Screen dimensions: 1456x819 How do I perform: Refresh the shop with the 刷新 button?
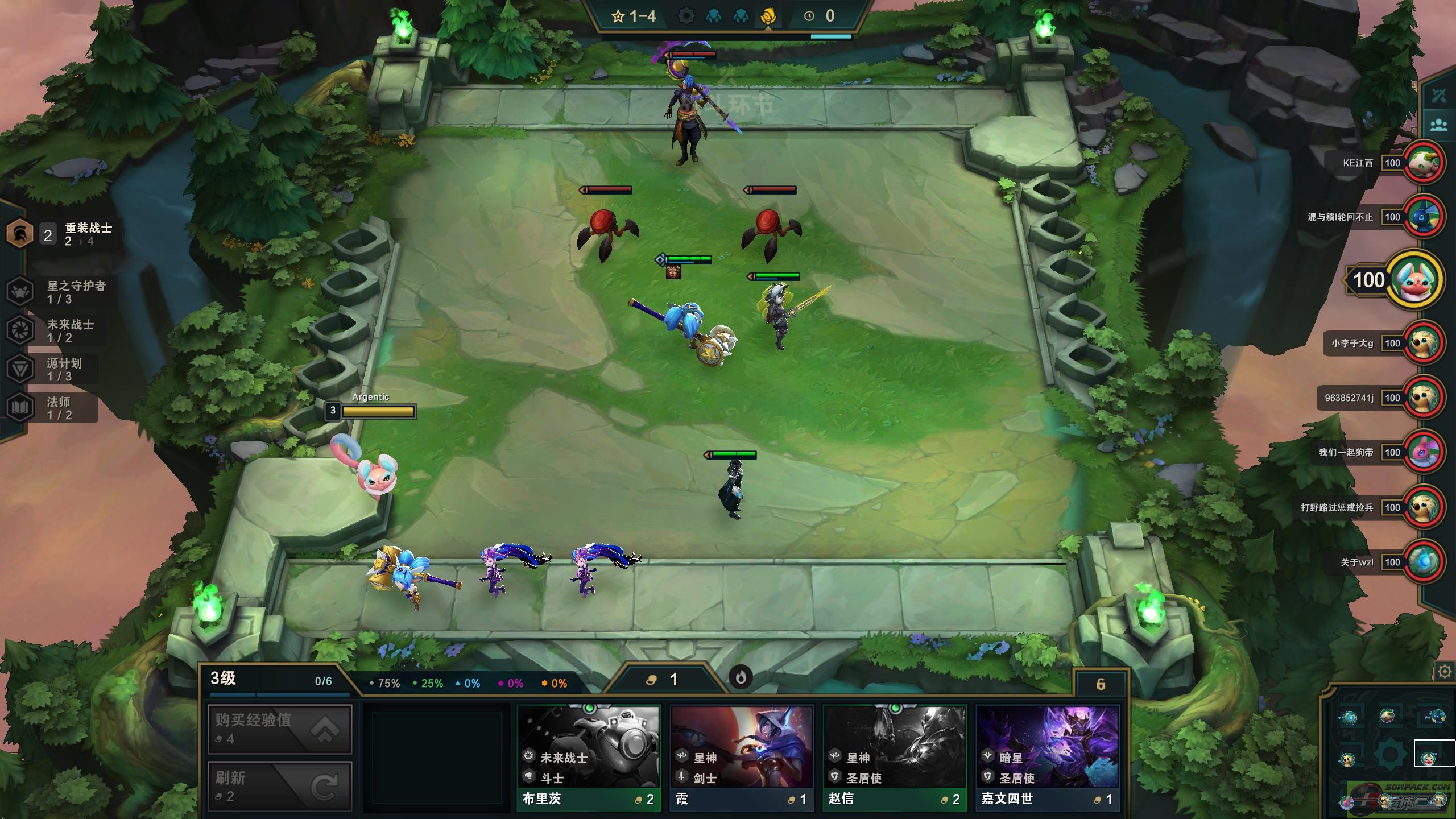point(279,786)
